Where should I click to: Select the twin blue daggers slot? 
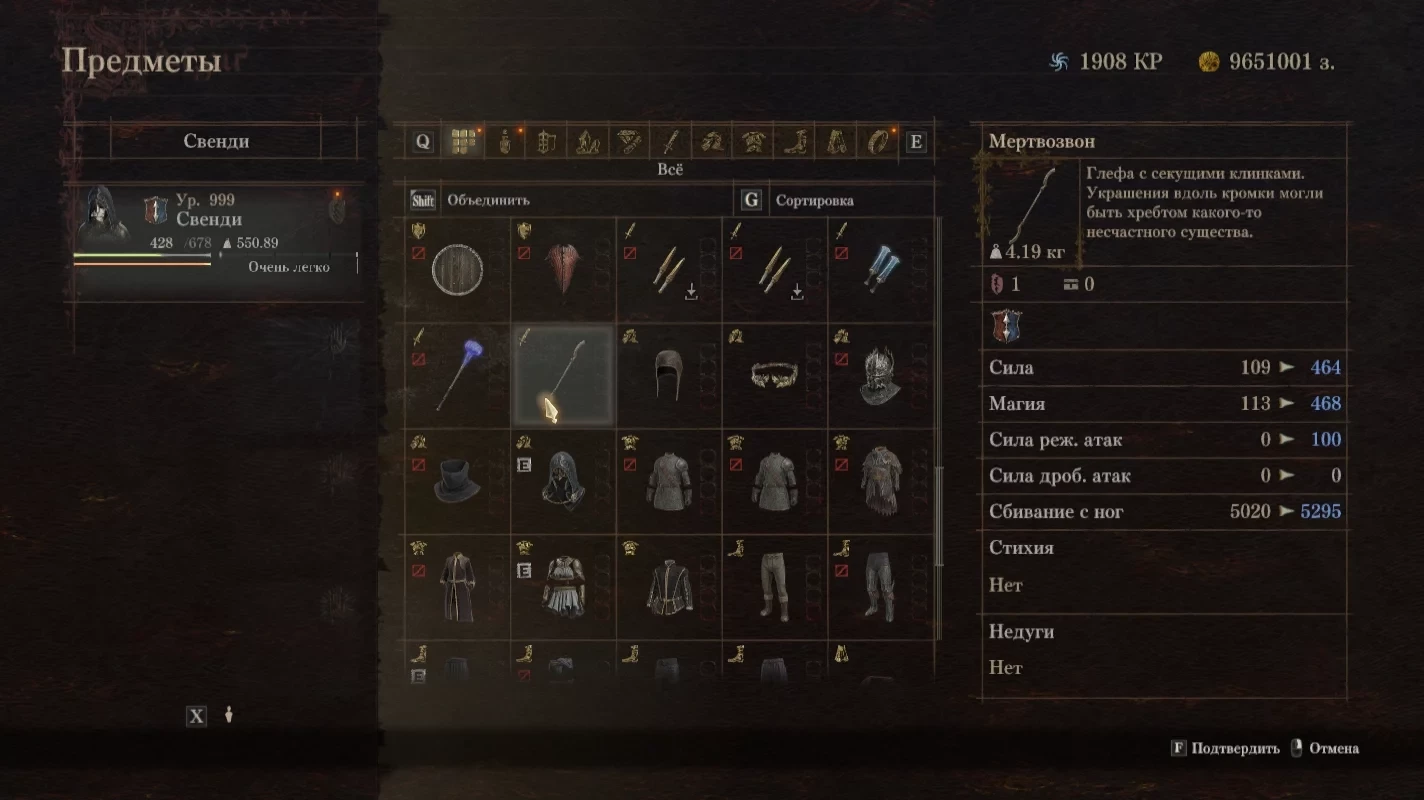881,270
